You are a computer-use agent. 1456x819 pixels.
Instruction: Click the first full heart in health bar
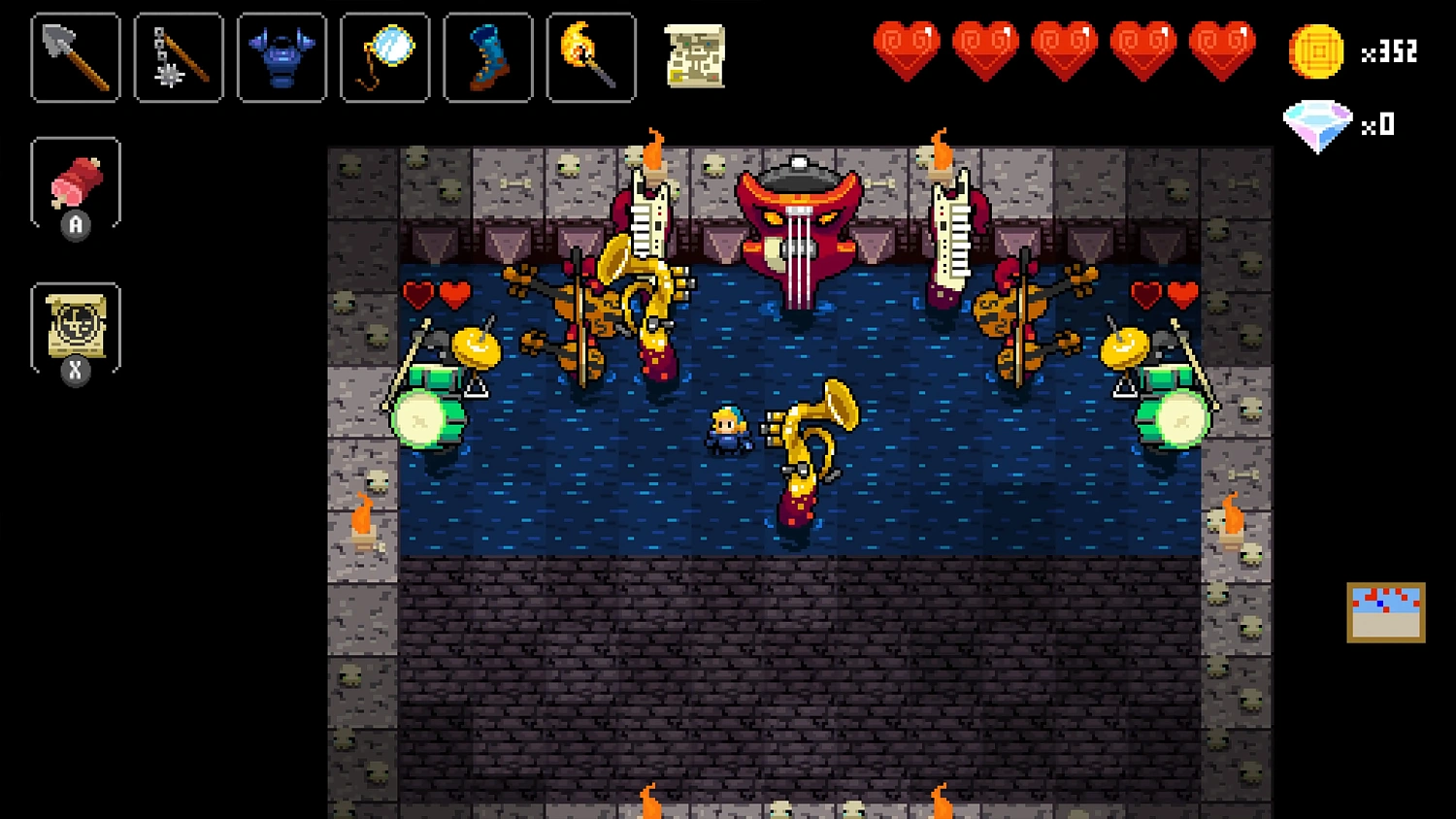pos(906,44)
